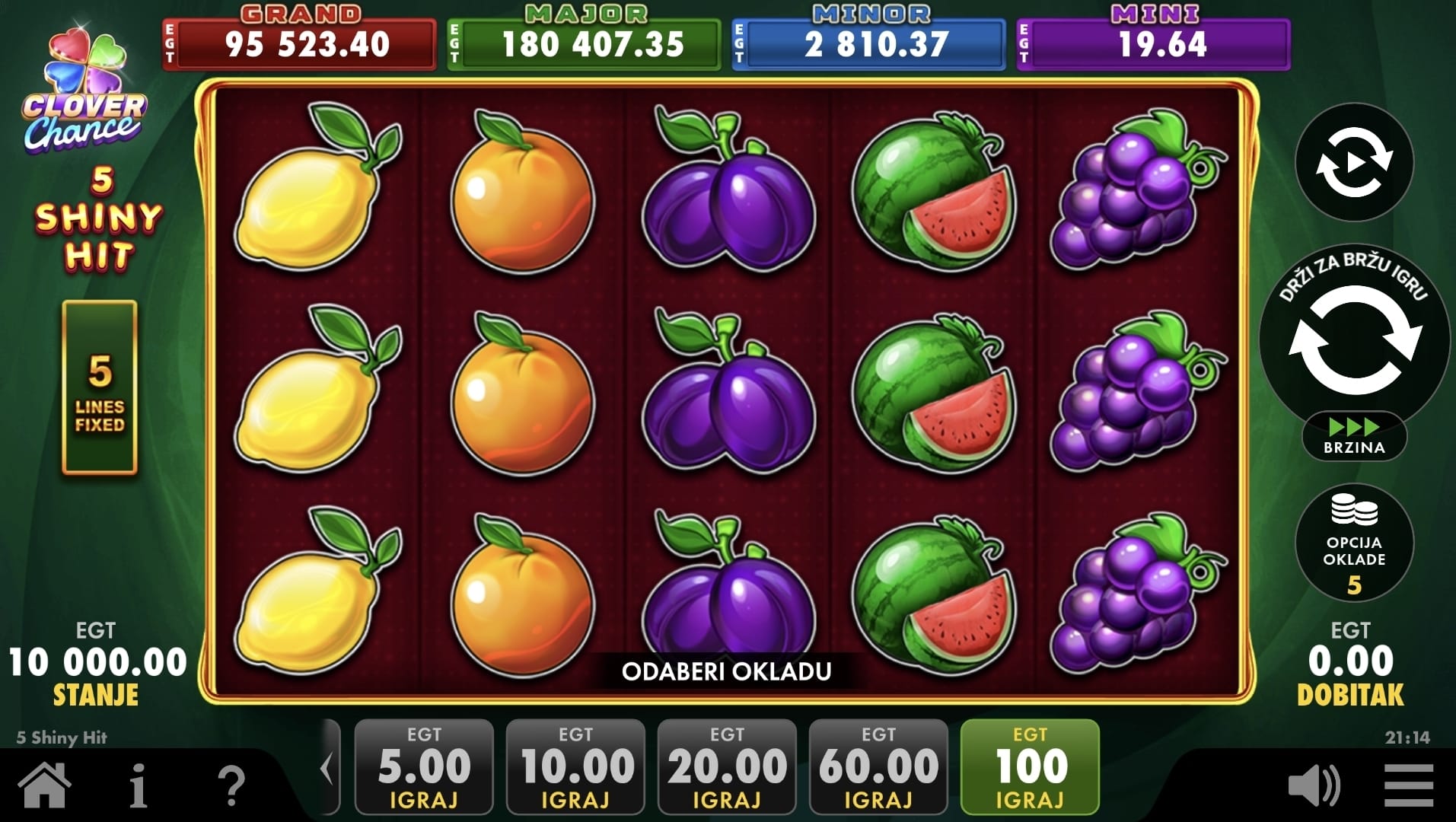Choose the 10.00 IGRAJ bet
The width and height of the screenshot is (1456, 822).
(575, 766)
